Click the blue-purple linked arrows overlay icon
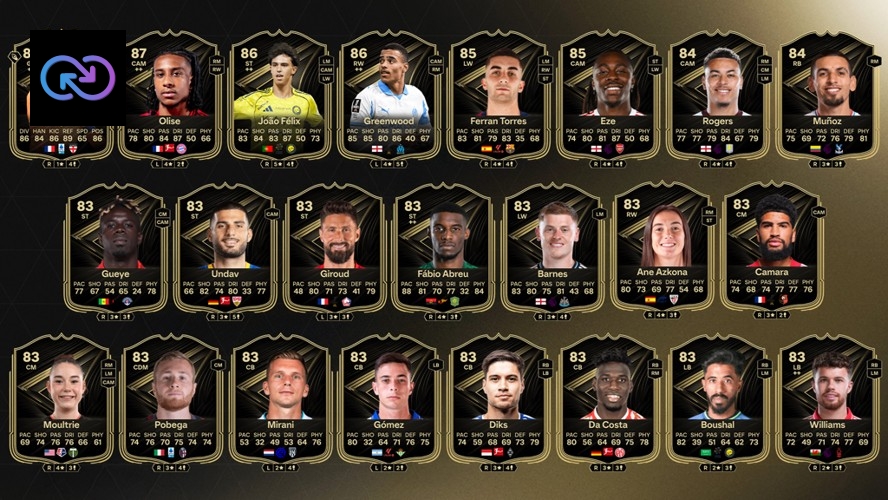 (78, 76)
